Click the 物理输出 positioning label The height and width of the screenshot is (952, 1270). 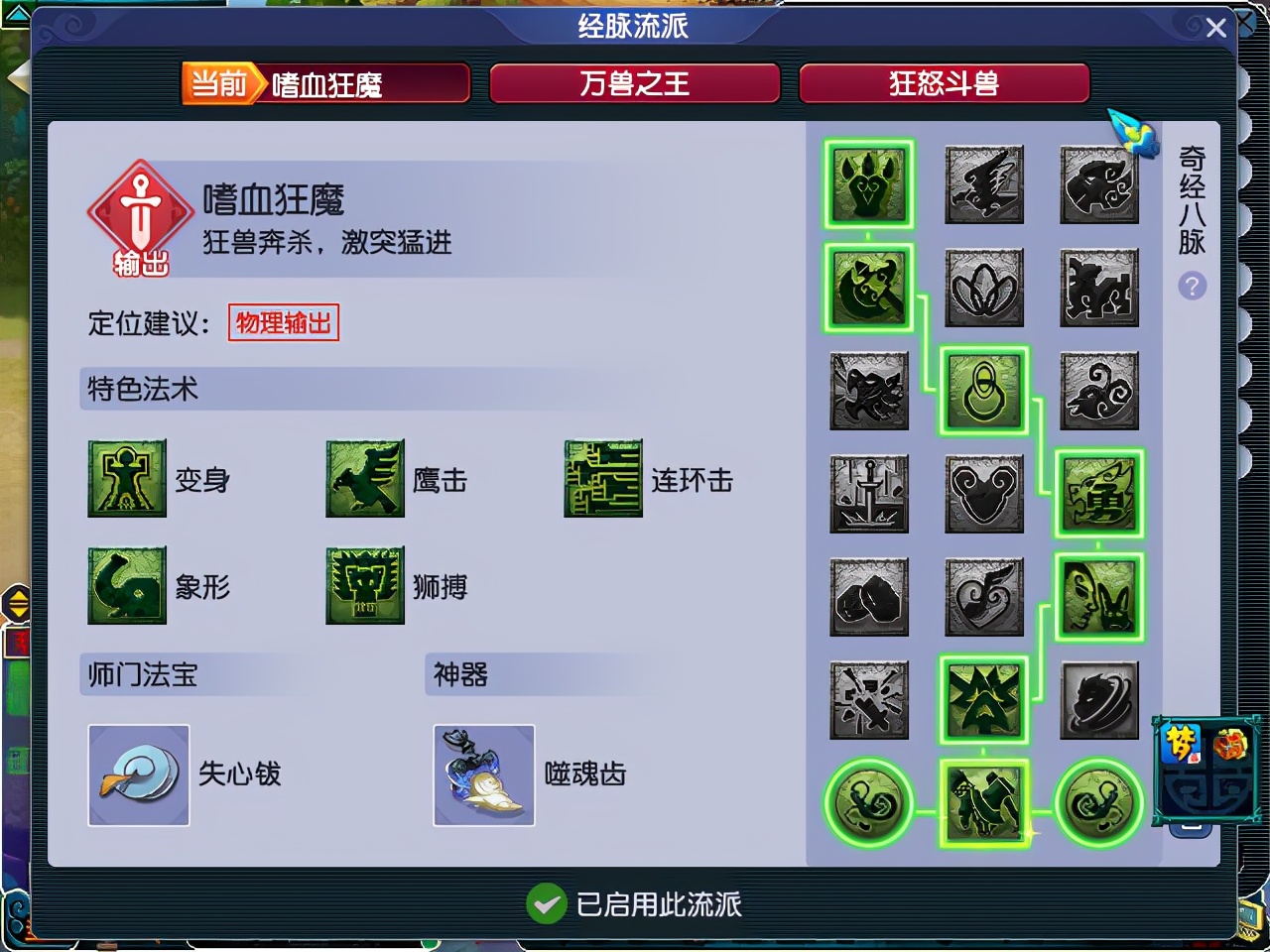coord(284,322)
